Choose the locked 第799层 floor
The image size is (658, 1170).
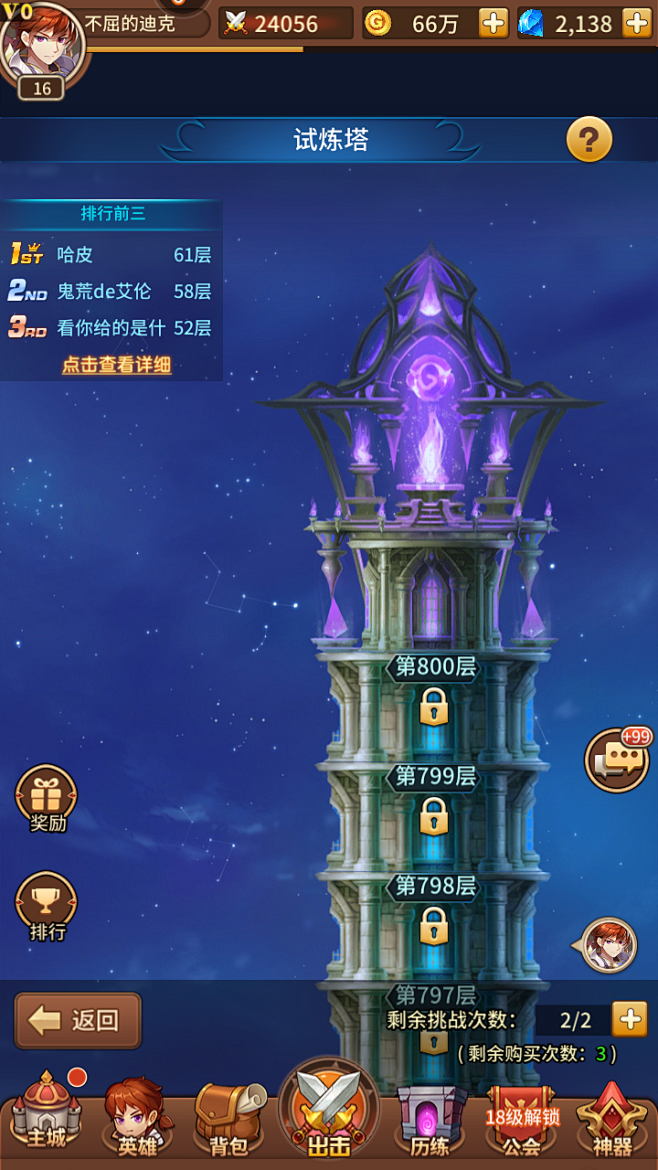[434, 800]
